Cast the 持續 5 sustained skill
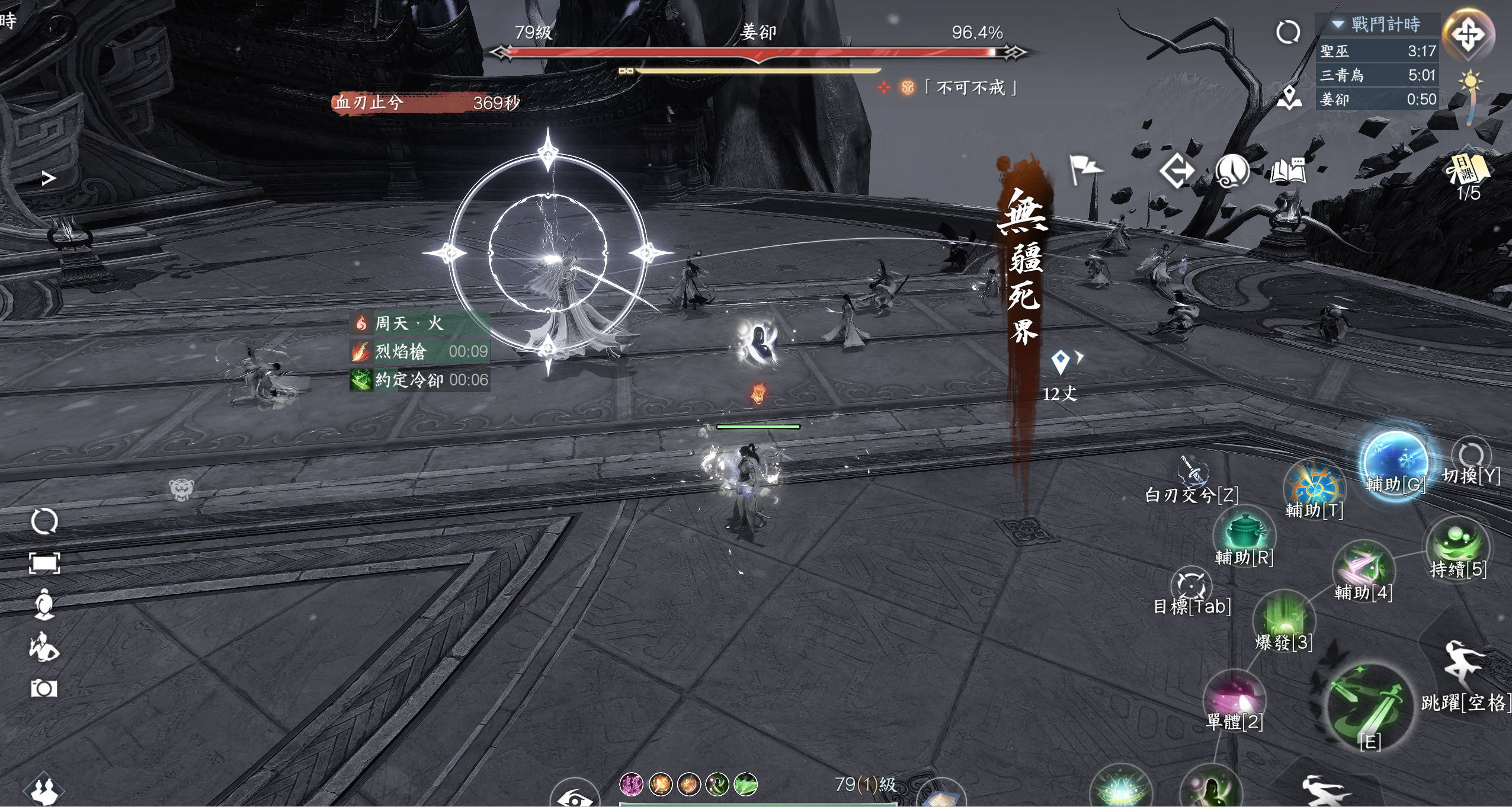 click(x=1457, y=543)
